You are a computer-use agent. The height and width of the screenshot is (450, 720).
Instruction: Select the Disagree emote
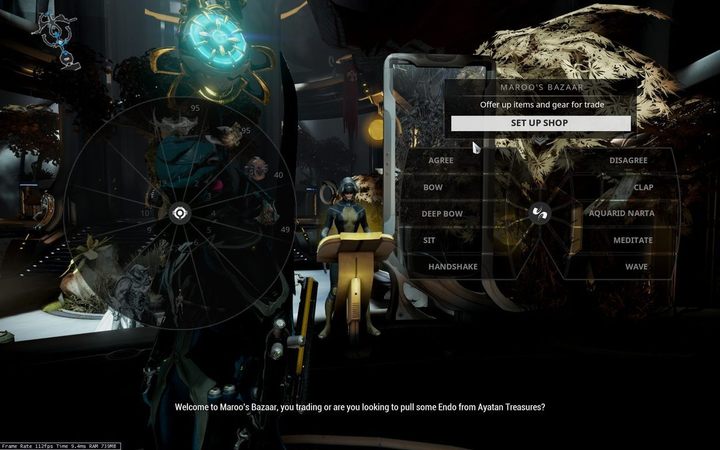pos(630,160)
